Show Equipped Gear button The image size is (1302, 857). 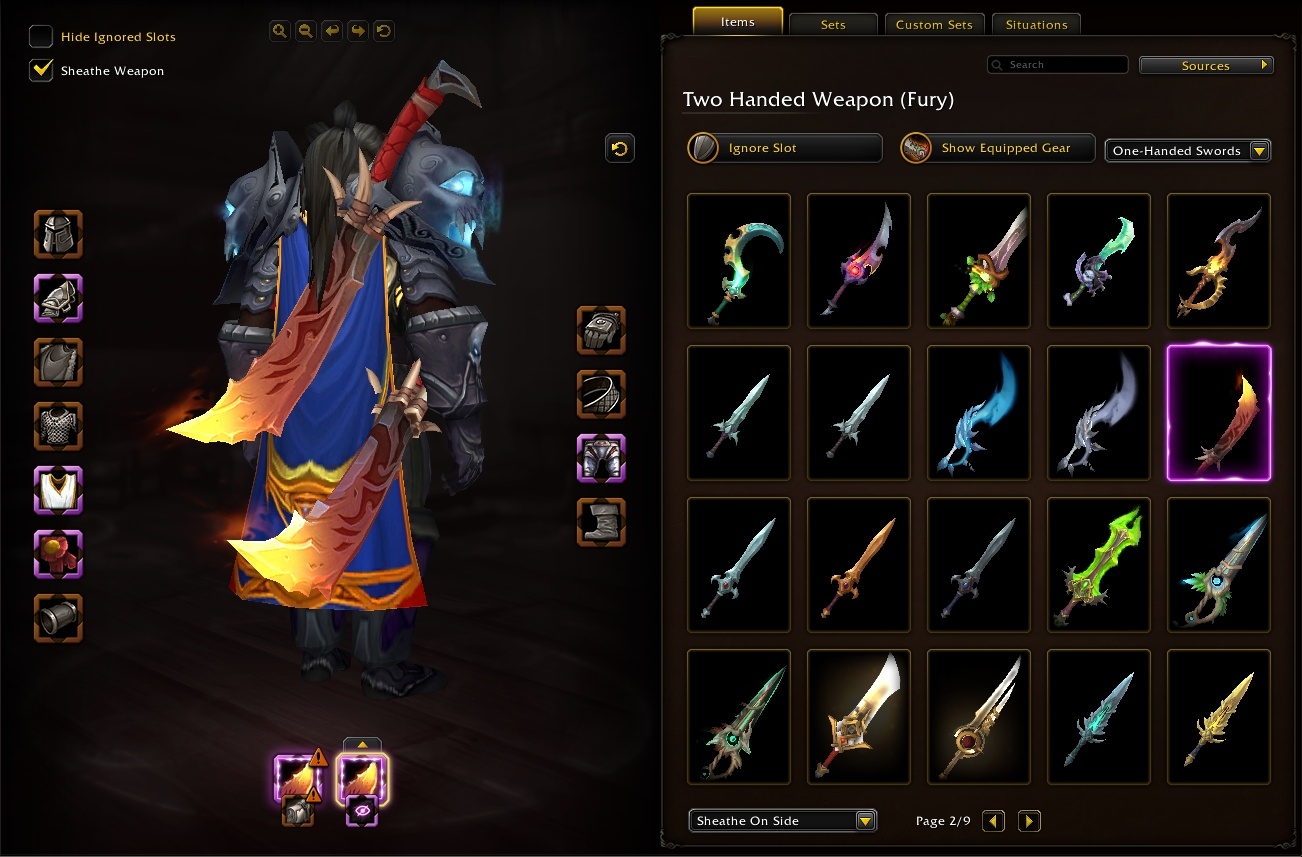(998, 148)
